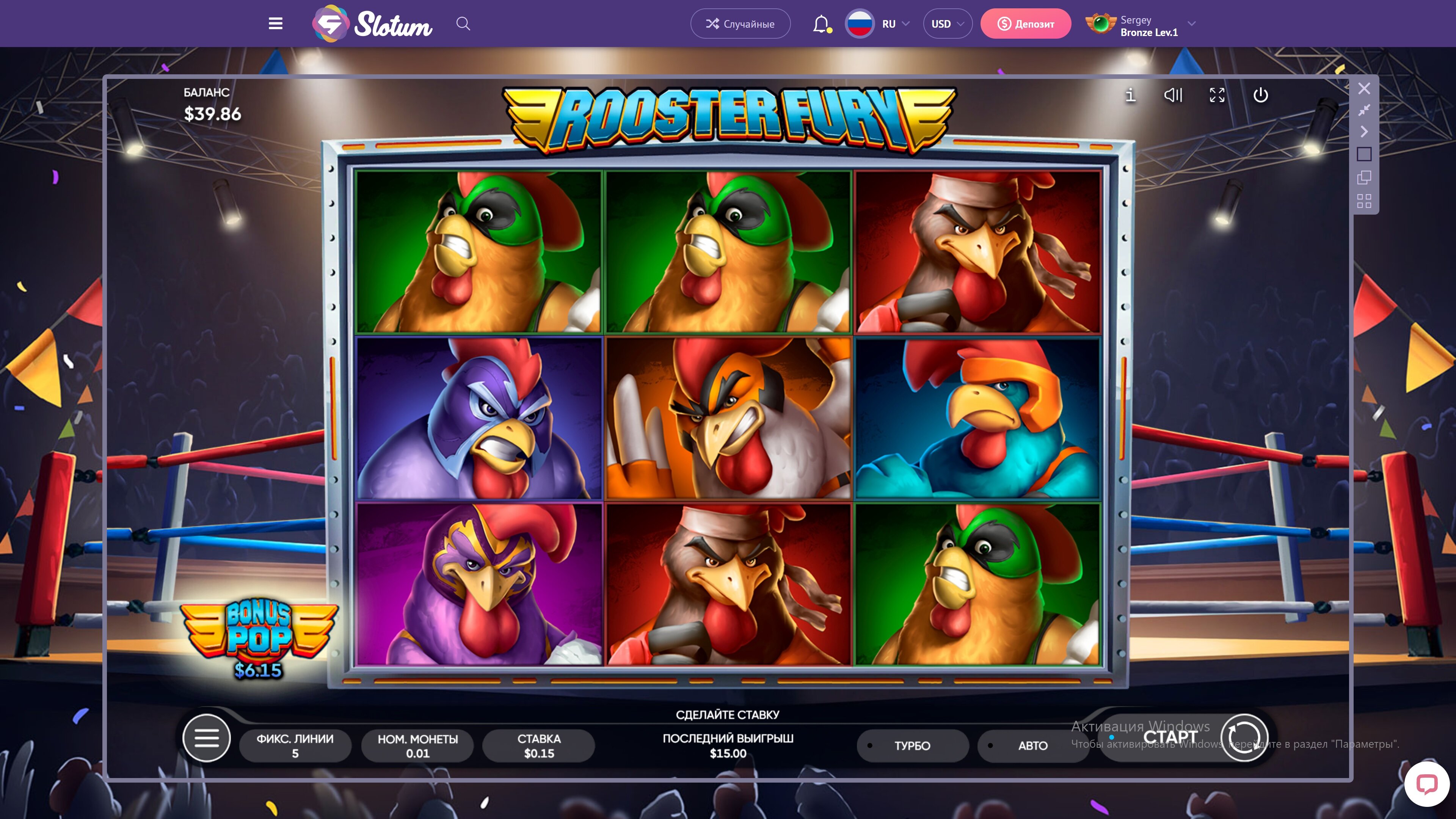Switch the game to fullscreen
This screenshot has width=1456, height=819.
pyautogui.click(x=1217, y=95)
